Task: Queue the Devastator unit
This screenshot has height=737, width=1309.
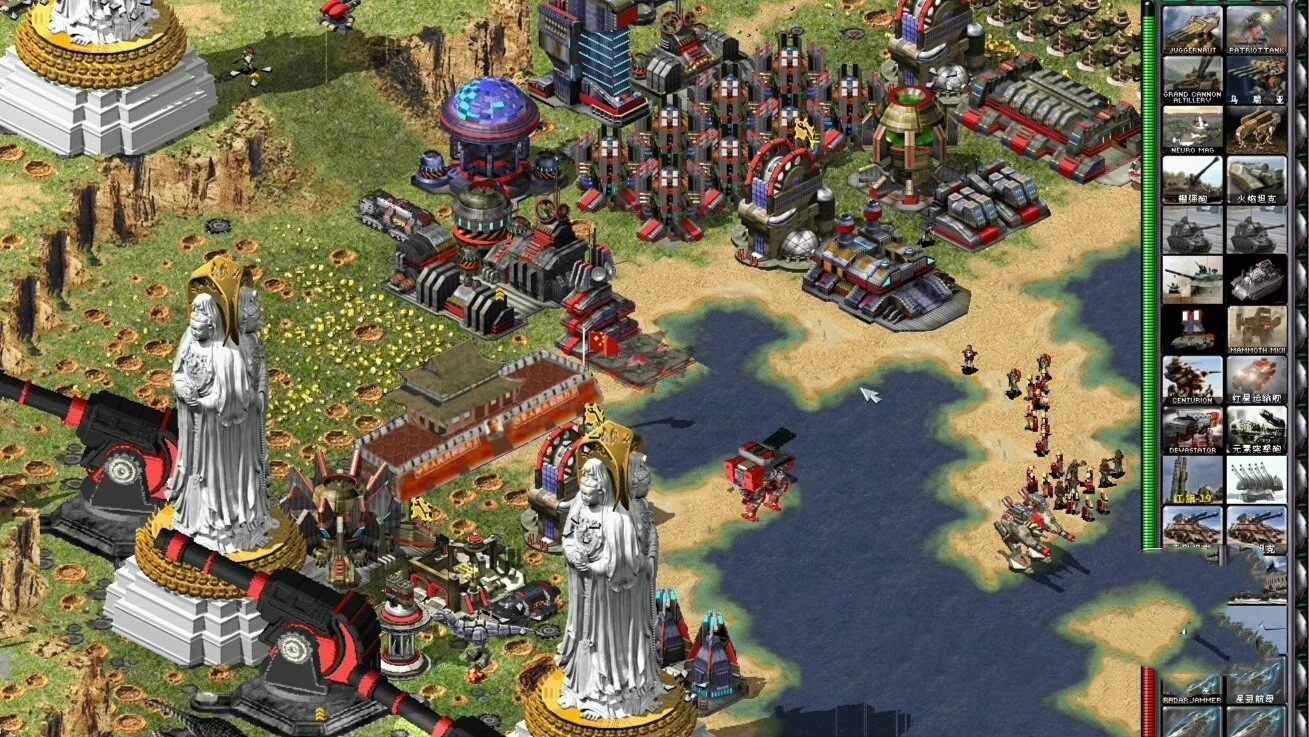Action: [x=1192, y=429]
